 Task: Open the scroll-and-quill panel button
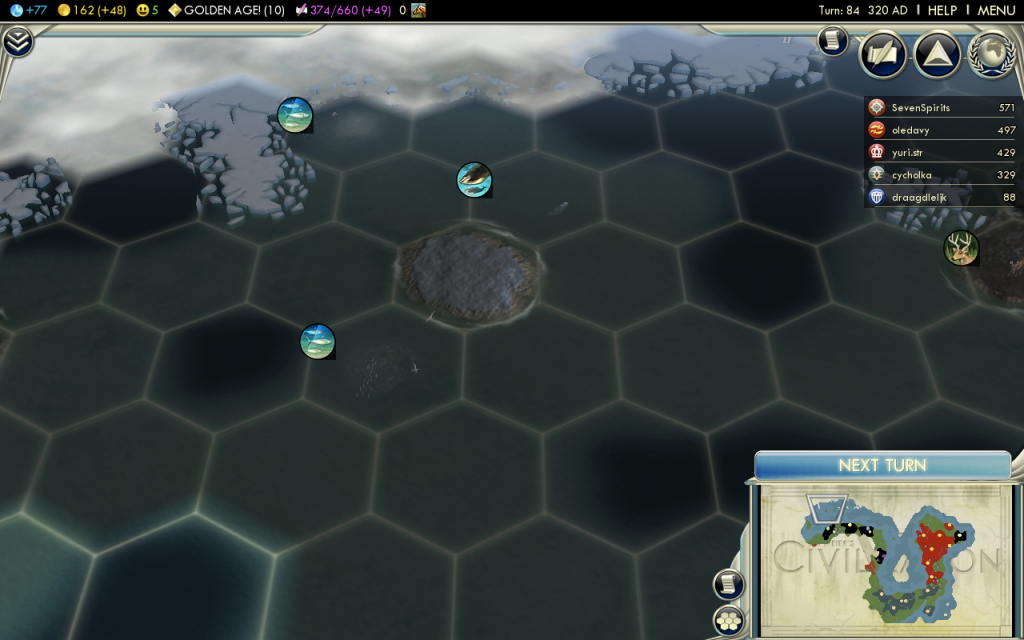click(x=883, y=54)
